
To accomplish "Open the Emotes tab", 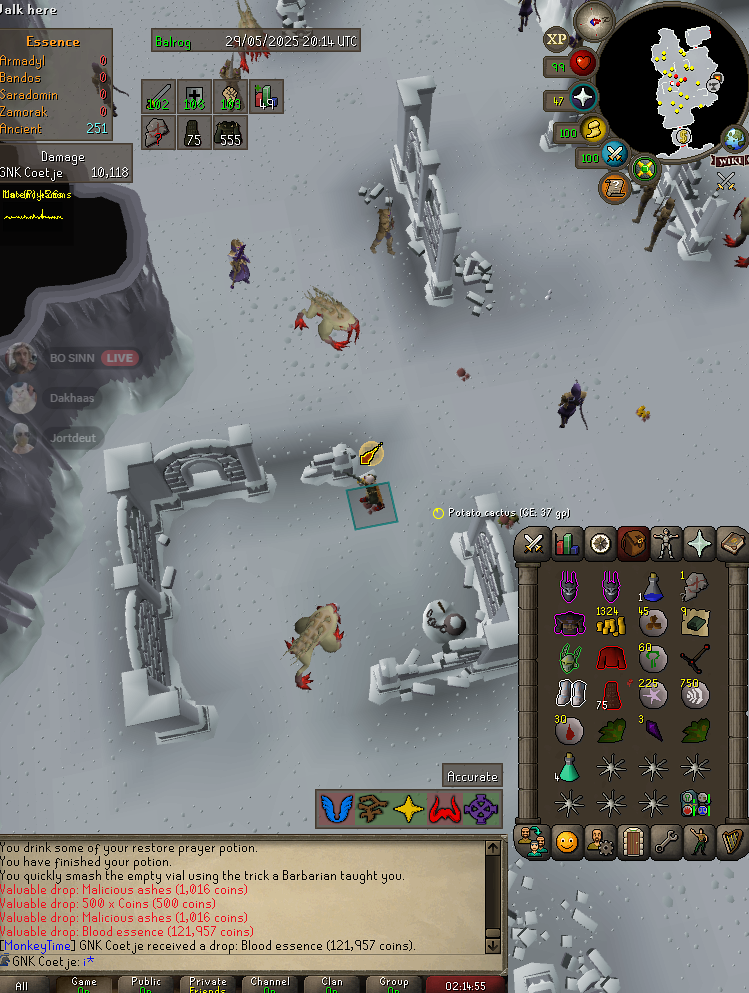I will (698, 841).
